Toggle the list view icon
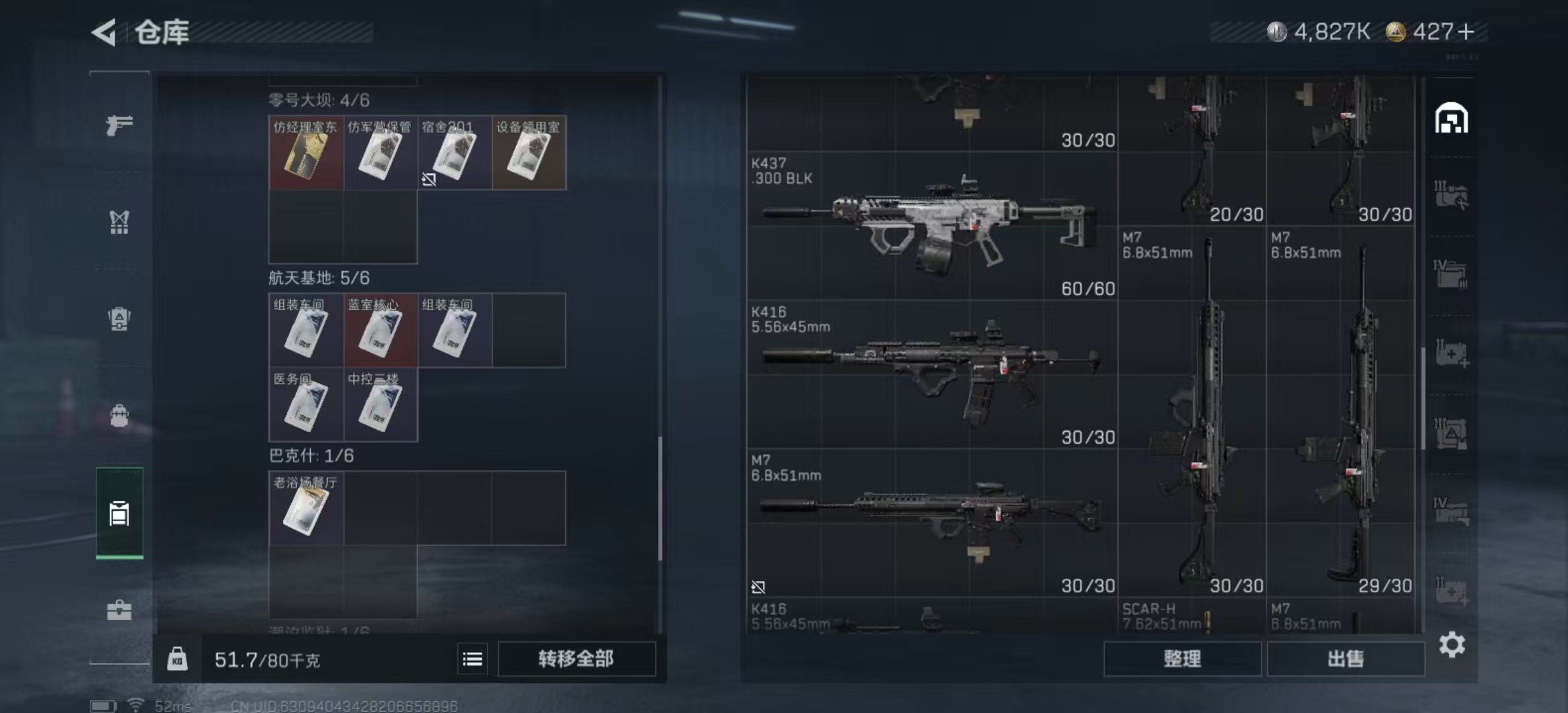Screen dimensions: 1568x713 473,659
